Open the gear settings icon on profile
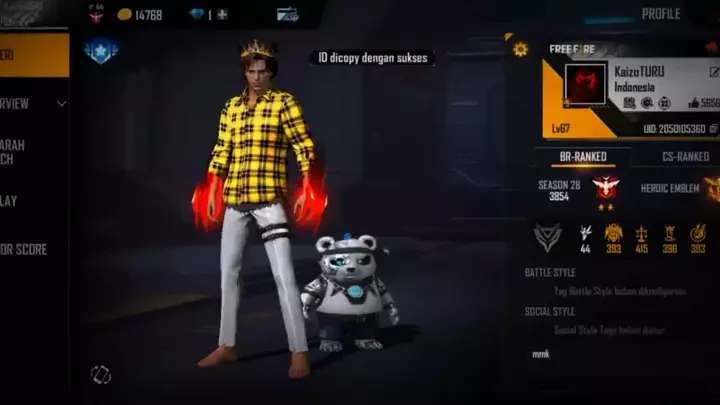The width and height of the screenshot is (720, 405). (520, 48)
